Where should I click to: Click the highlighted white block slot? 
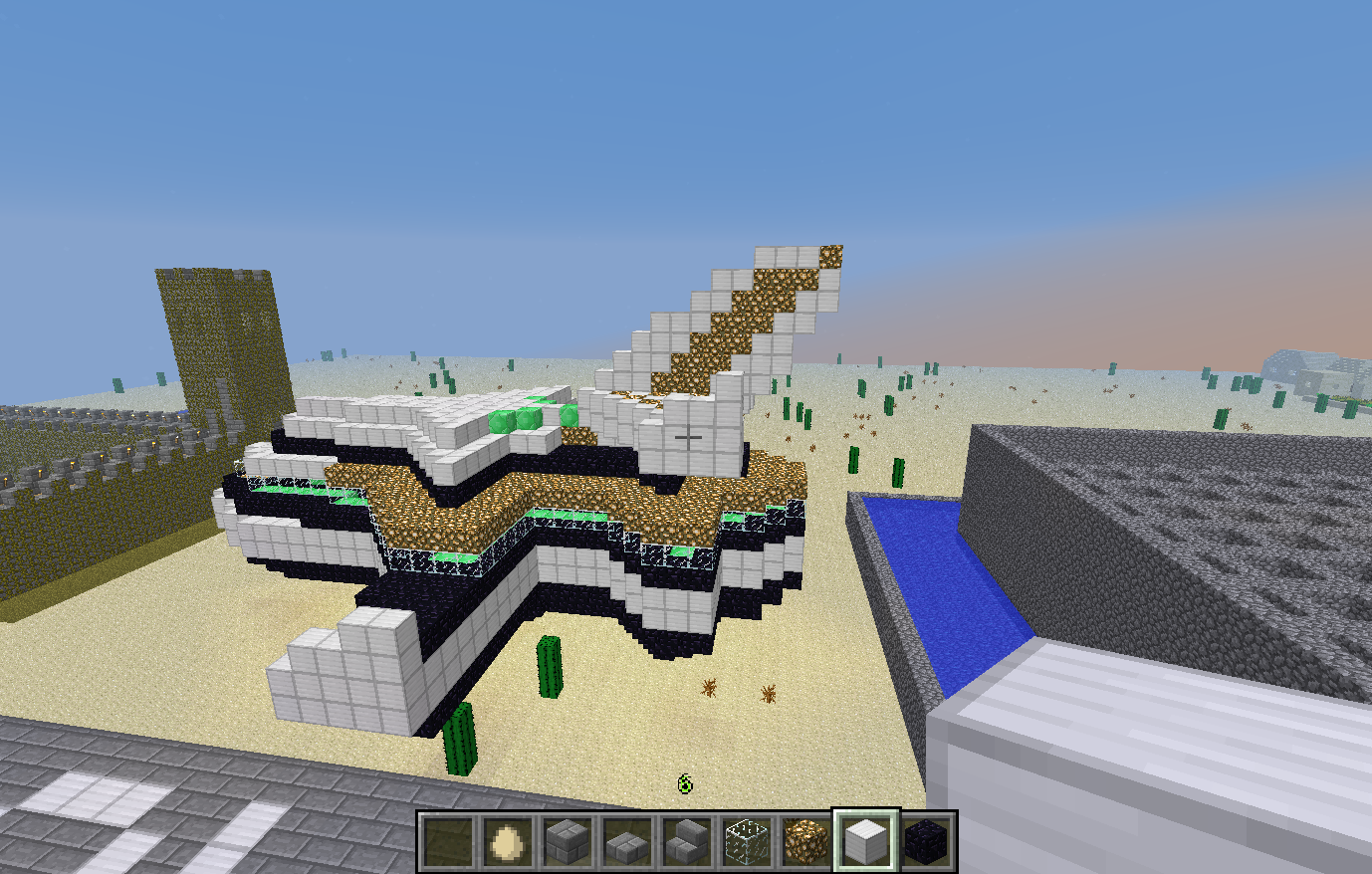coord(865,842)
